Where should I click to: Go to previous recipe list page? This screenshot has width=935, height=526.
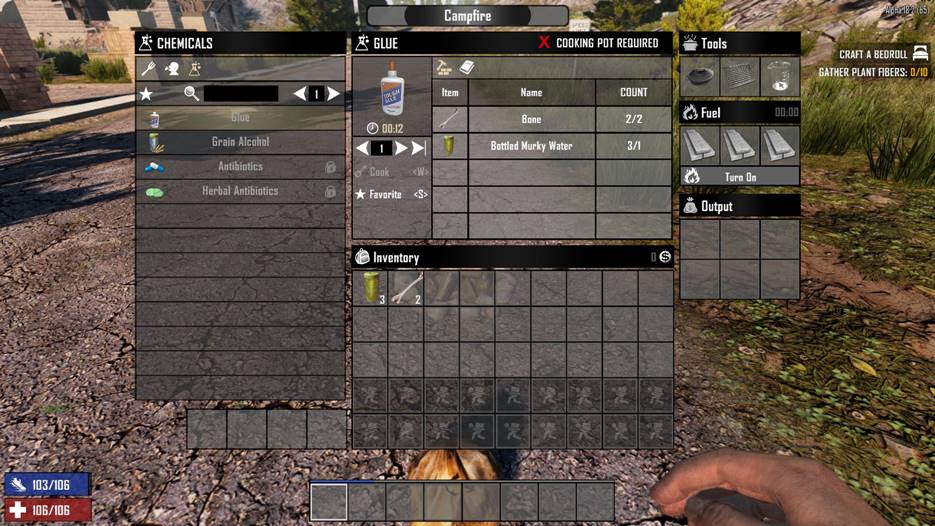299,94
